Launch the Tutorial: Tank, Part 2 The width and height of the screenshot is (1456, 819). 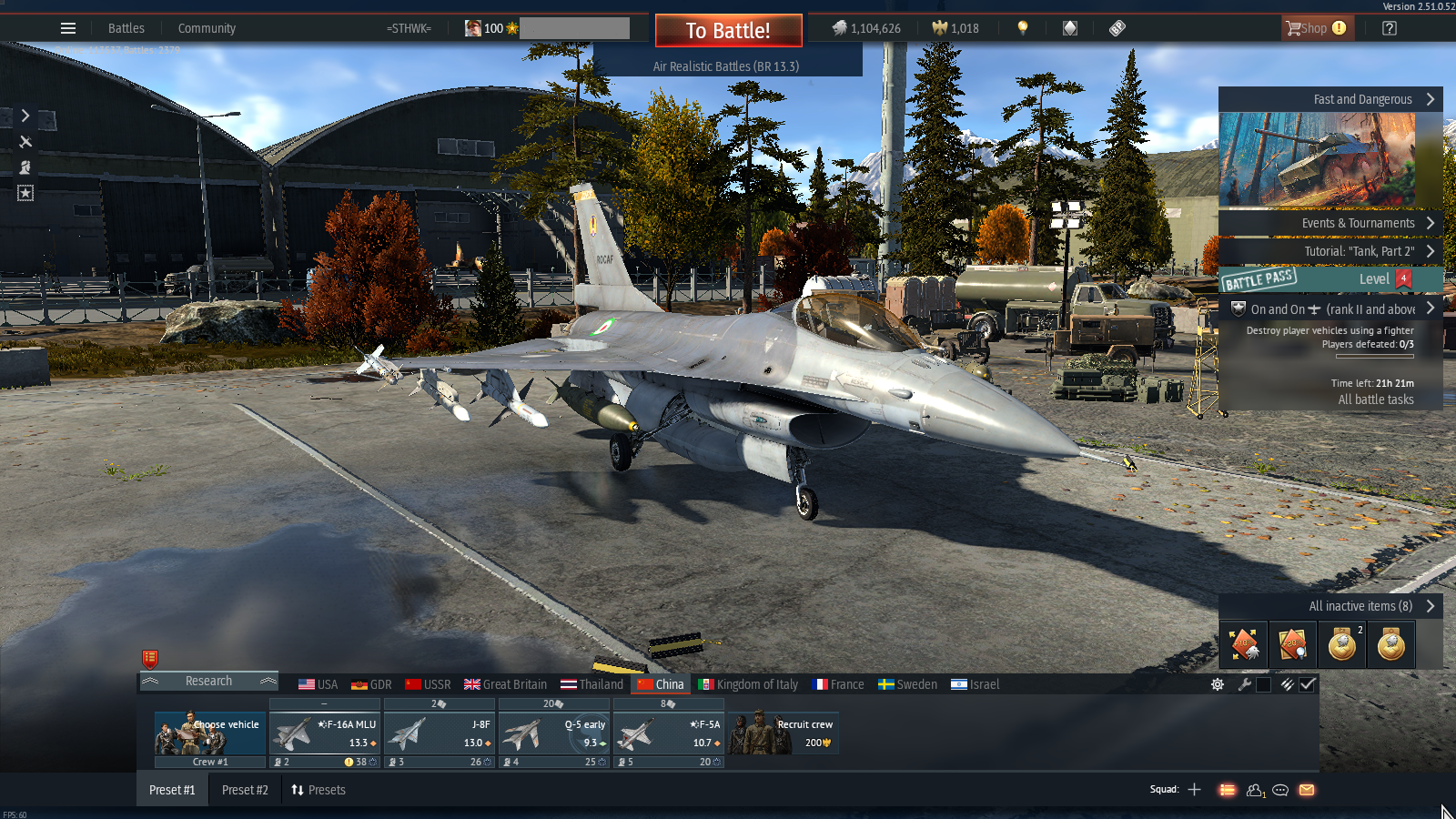click(1329, 251)
